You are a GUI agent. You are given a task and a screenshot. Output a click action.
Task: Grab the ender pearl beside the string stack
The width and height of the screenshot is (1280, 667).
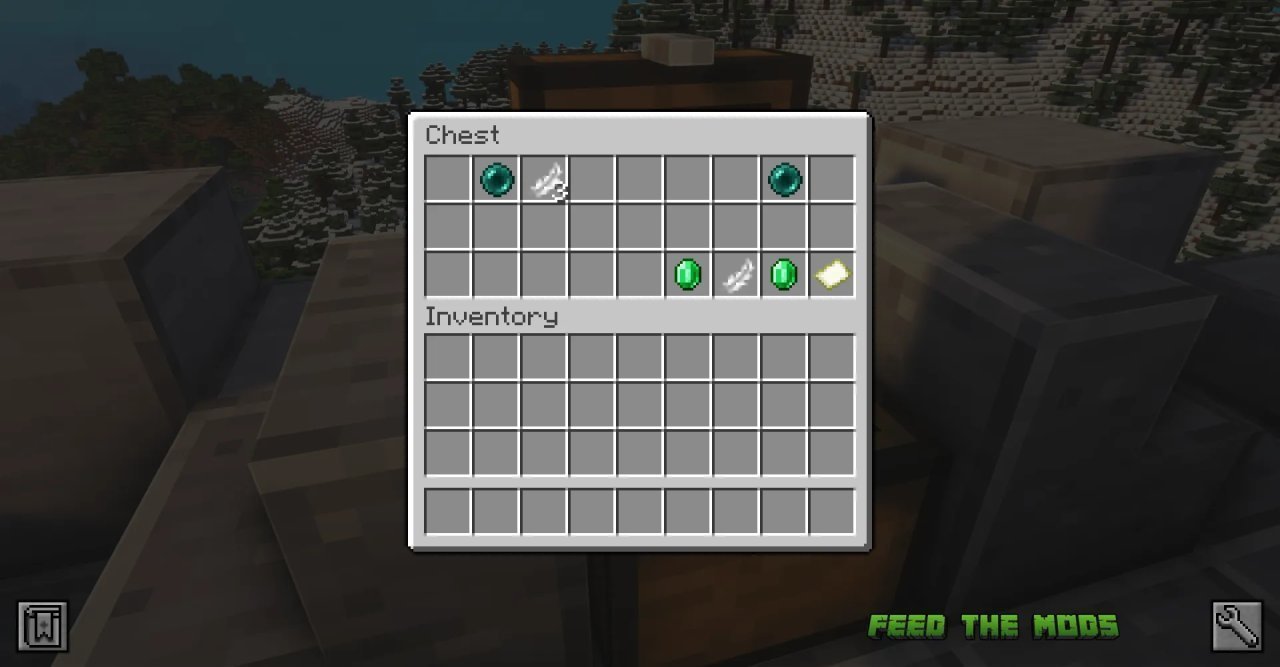tap(497, 180)
